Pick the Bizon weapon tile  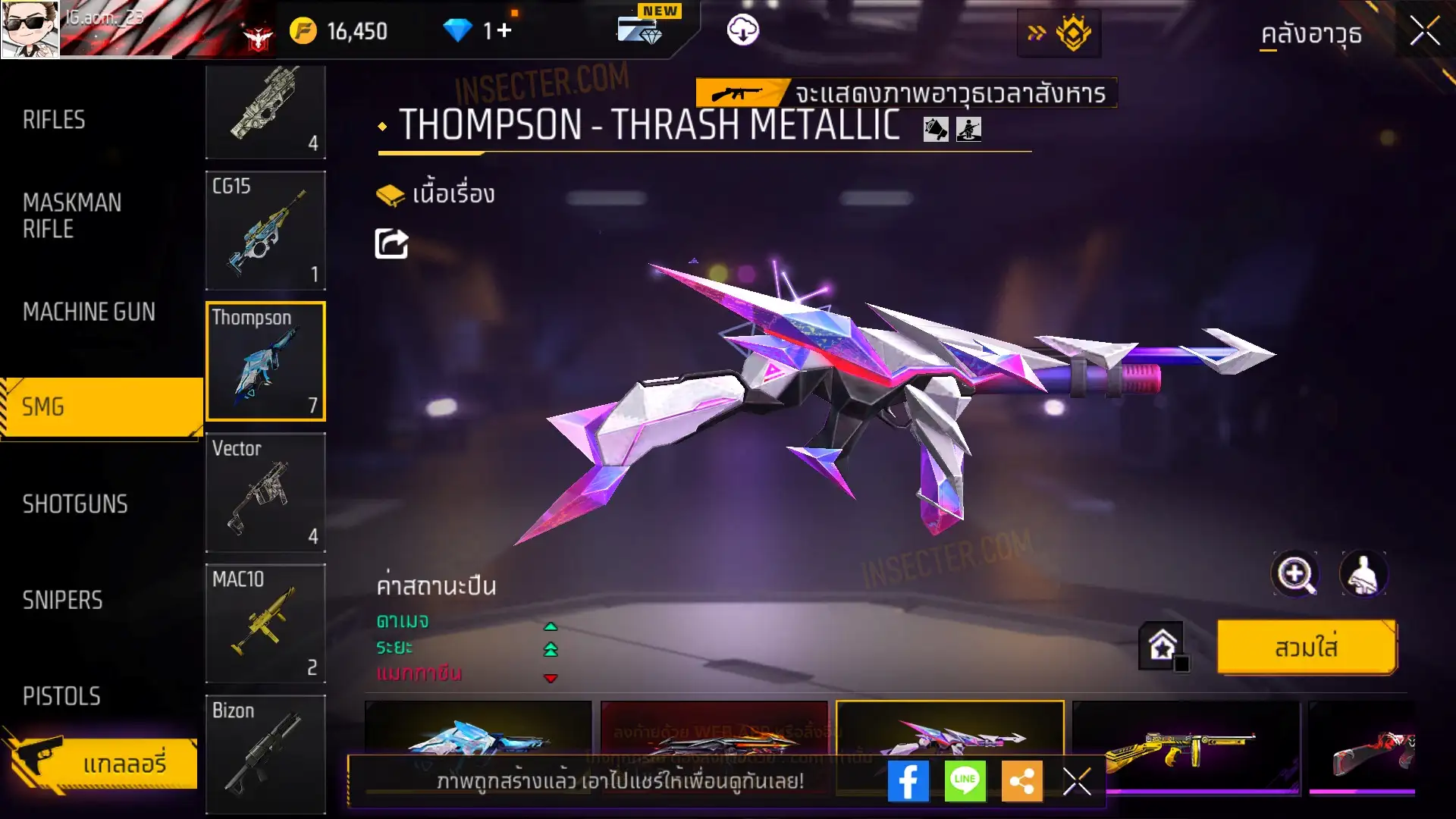pos(265,755)
